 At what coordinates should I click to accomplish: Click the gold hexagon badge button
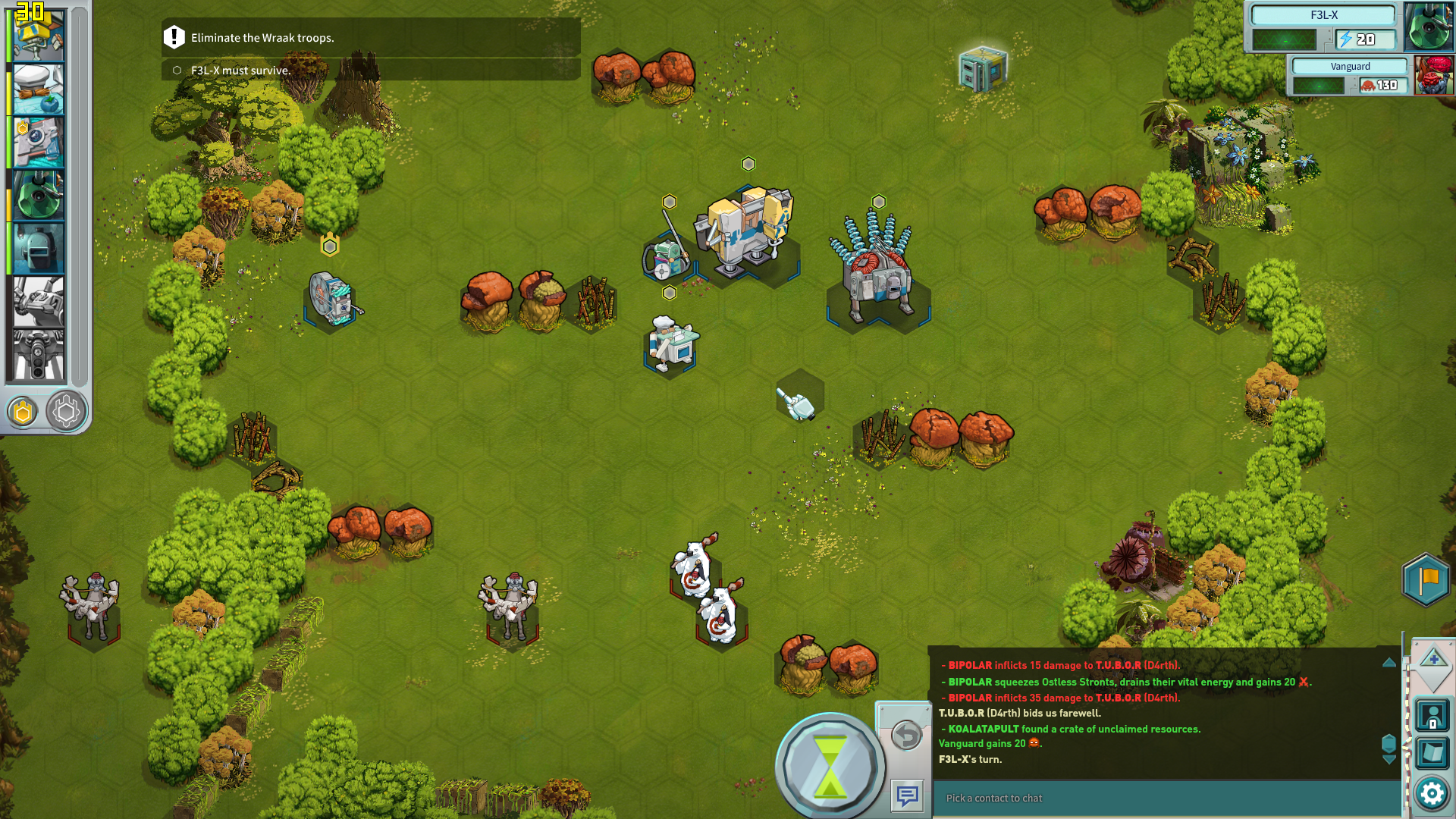pyautogui.click(x=23, y=412)
